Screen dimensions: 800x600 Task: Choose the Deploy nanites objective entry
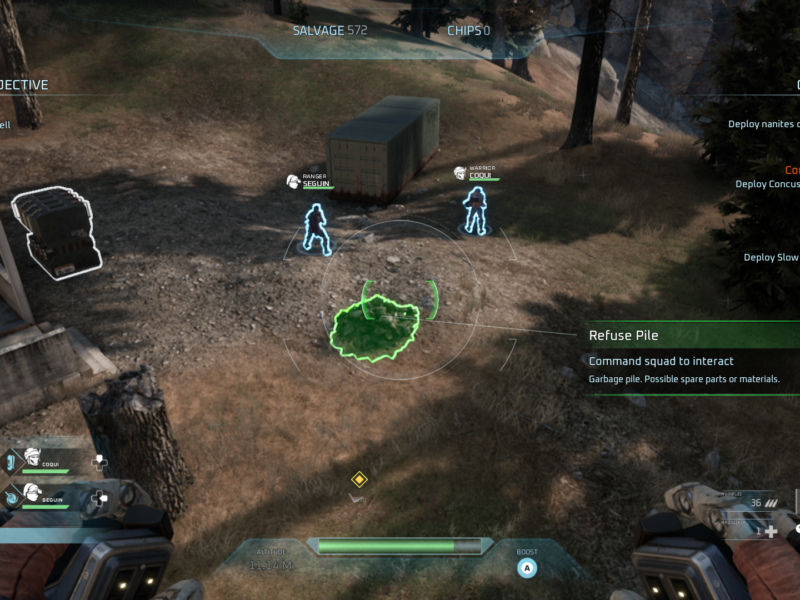point(764,125)
